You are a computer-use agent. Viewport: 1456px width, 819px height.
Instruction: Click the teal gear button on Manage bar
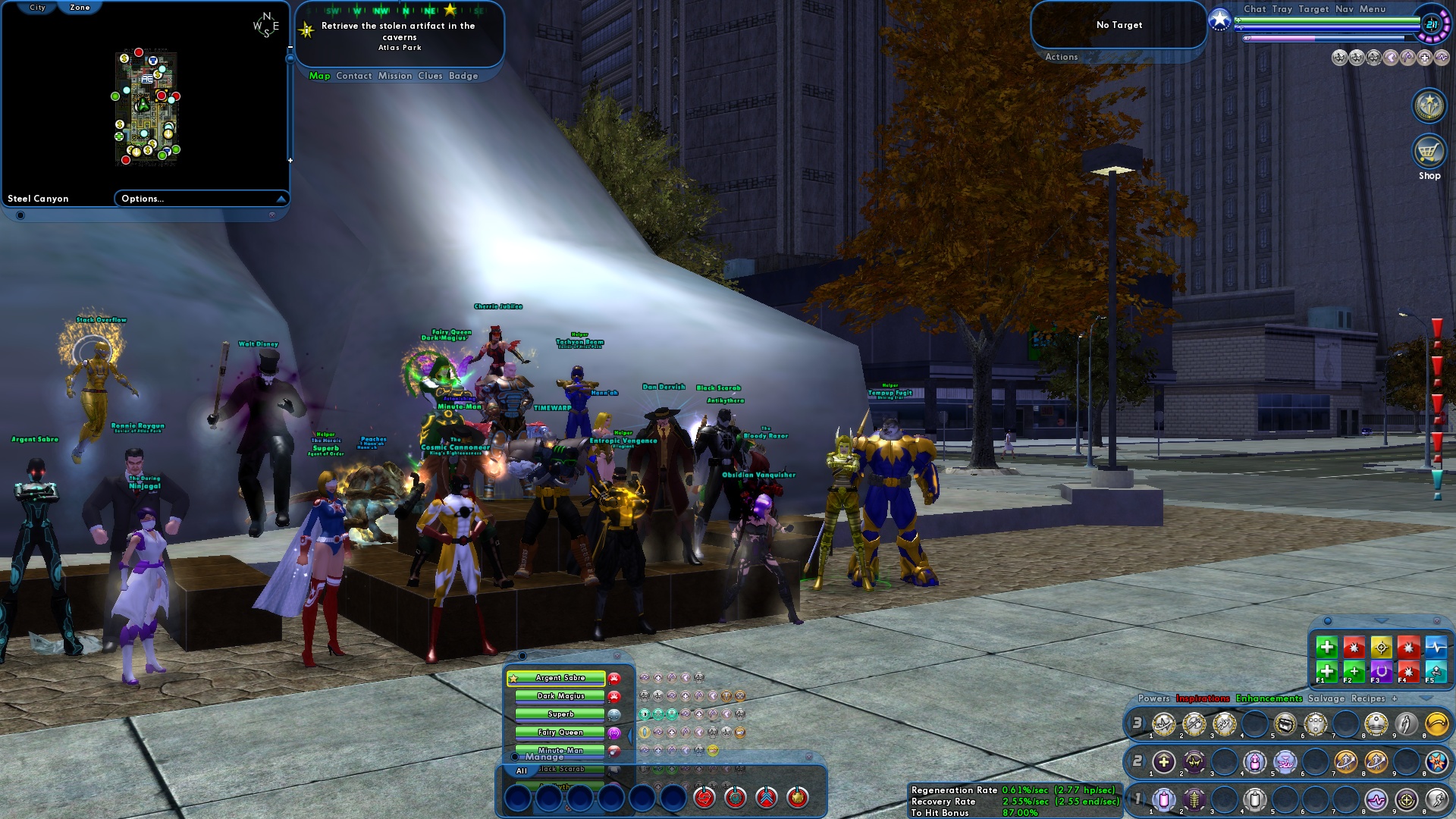(735, 798)
